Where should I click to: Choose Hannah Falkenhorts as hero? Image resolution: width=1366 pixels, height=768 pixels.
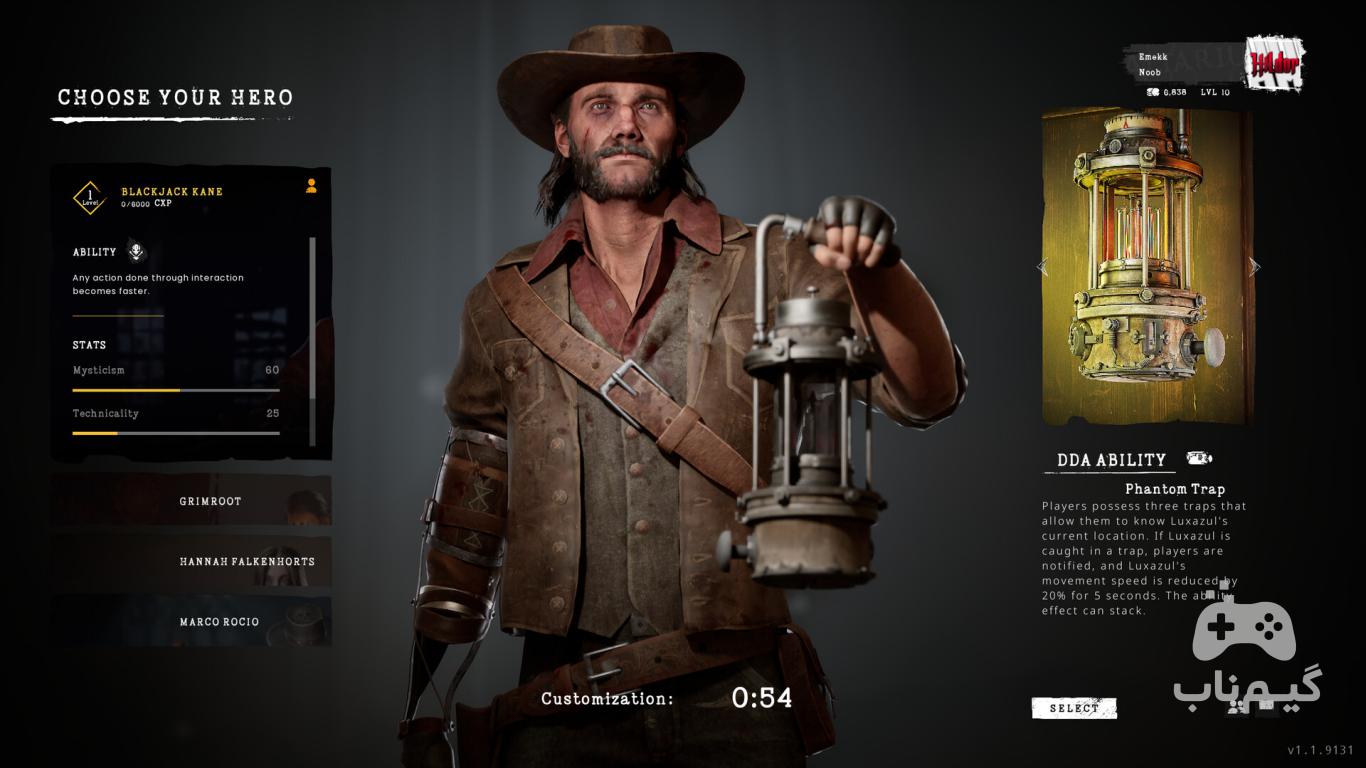191,561
